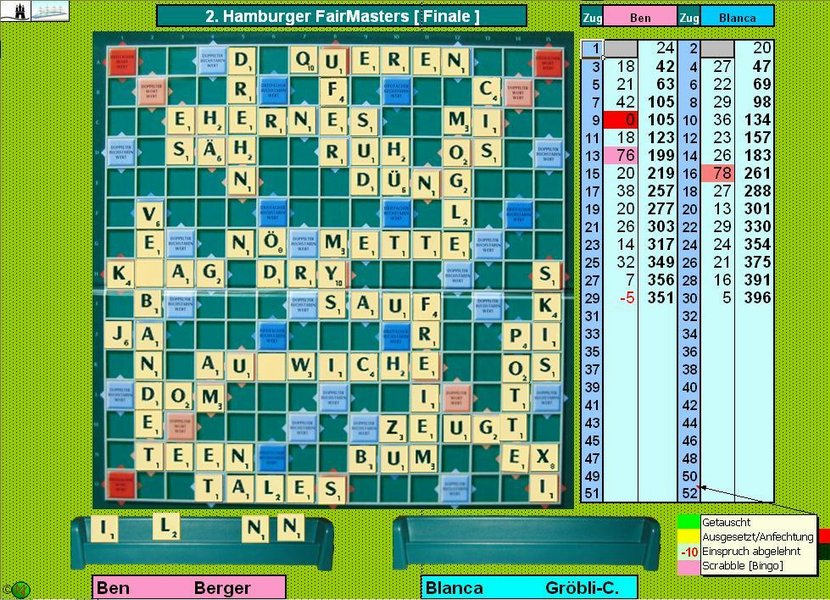The width and height of the screenshot is (830, 600).
Task: Pick the L tile from the rack
Action: (167, 524)
